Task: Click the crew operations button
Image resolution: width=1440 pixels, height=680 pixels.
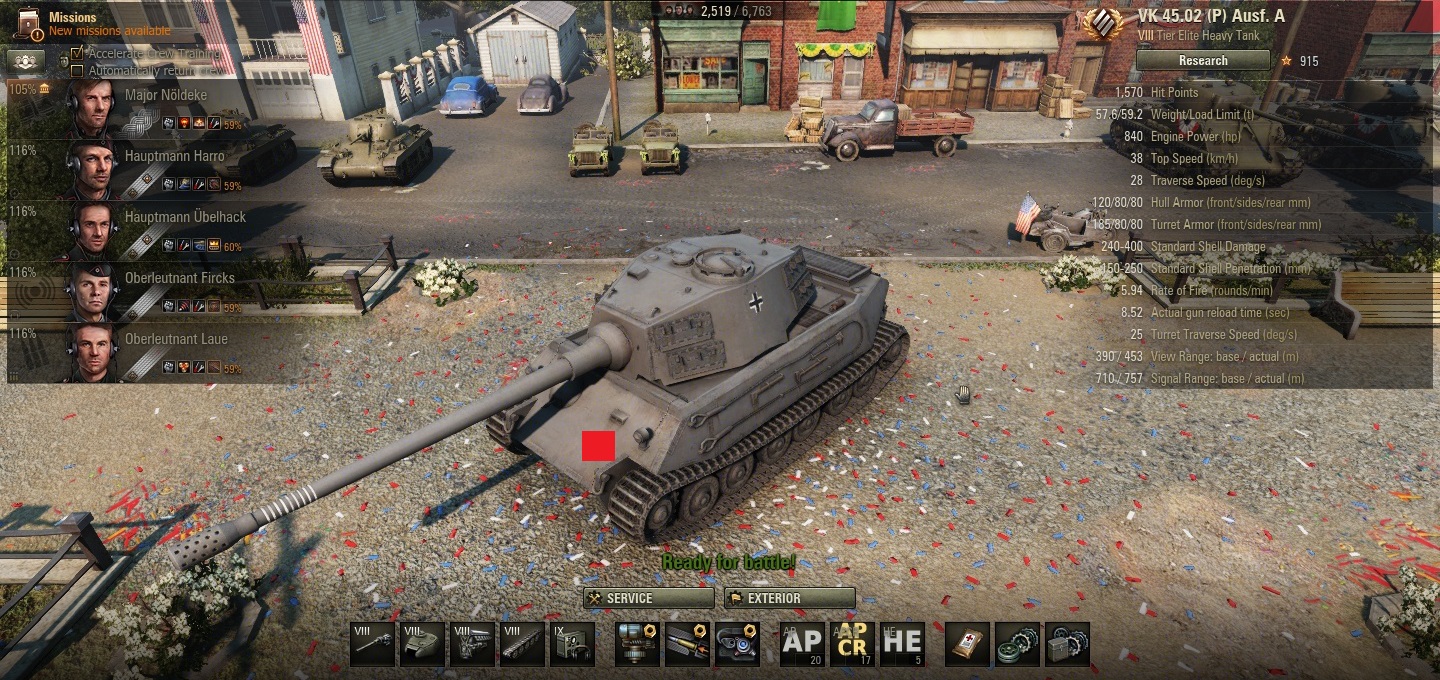Action: pyautogui.click(x=26, y=60)
